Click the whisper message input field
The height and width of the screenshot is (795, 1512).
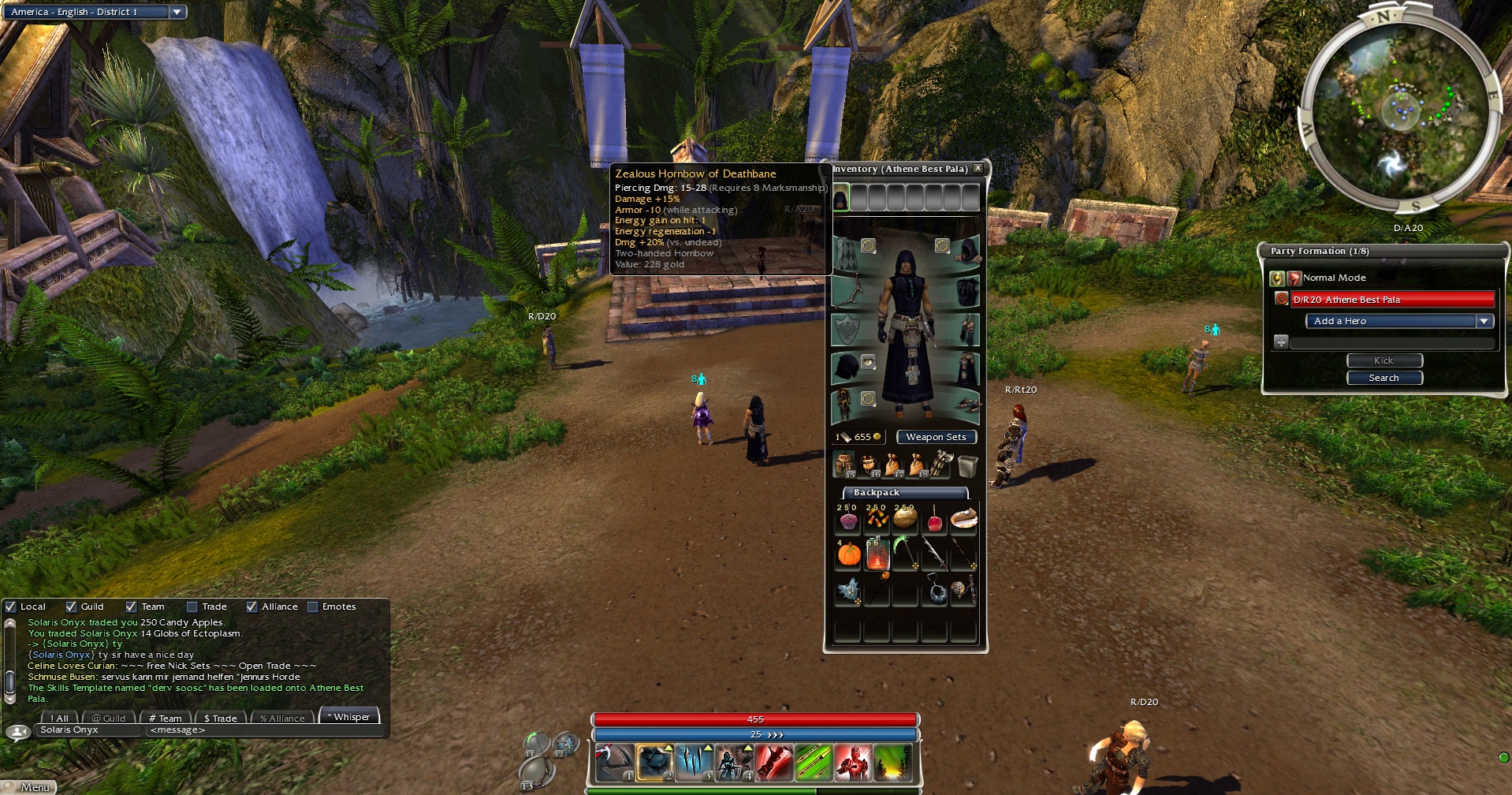(x=264, y=730)
